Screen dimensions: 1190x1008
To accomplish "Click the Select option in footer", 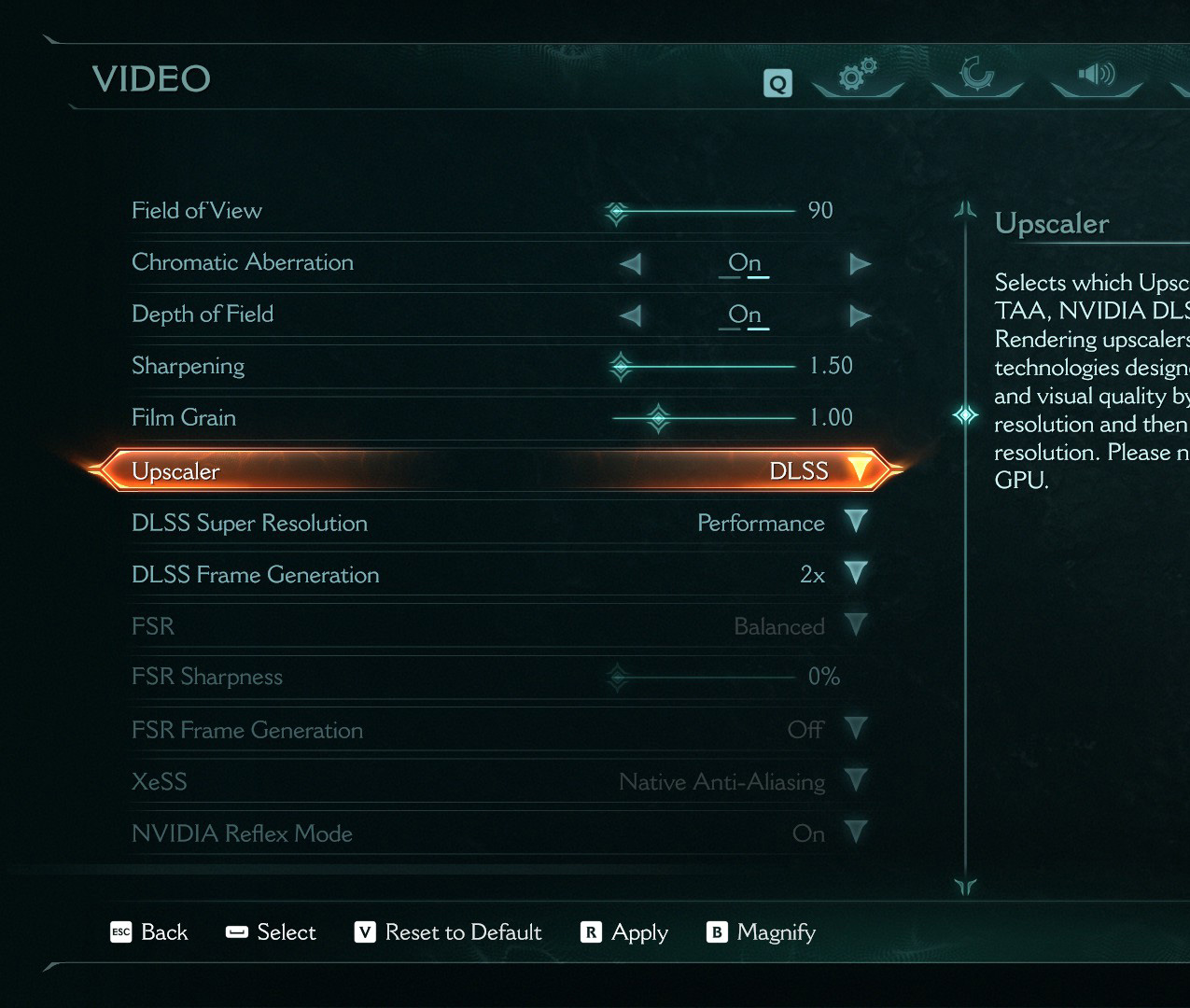I will [x=272, y=932].
